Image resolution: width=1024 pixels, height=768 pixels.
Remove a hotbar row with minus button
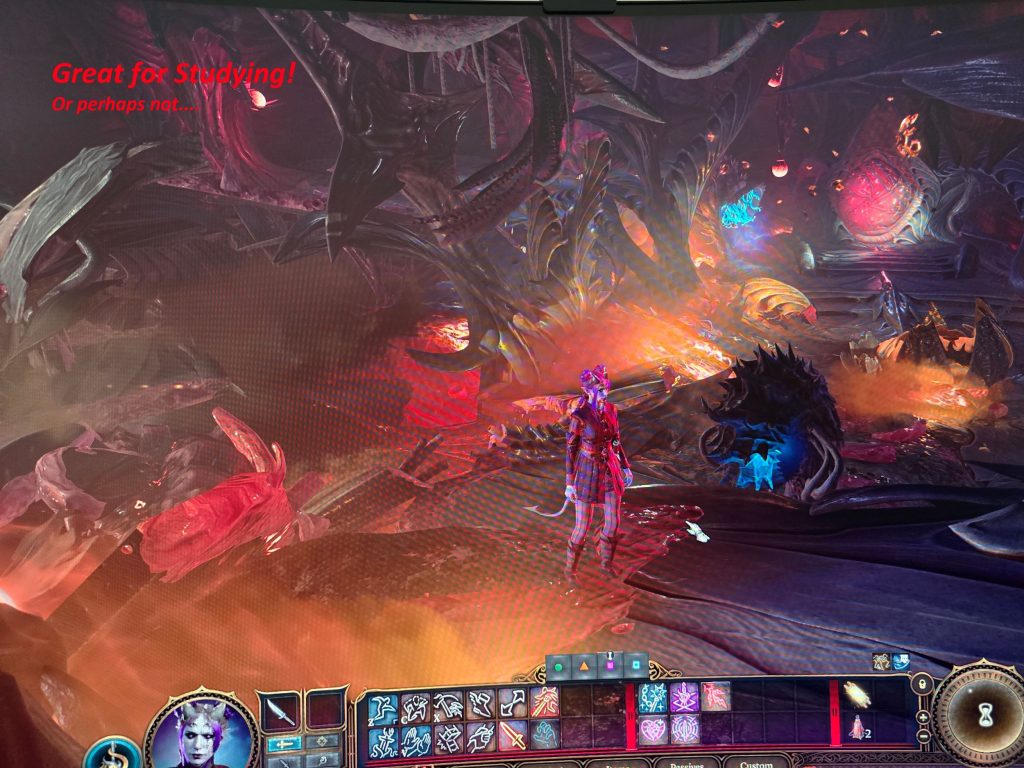tap(923, 736)
